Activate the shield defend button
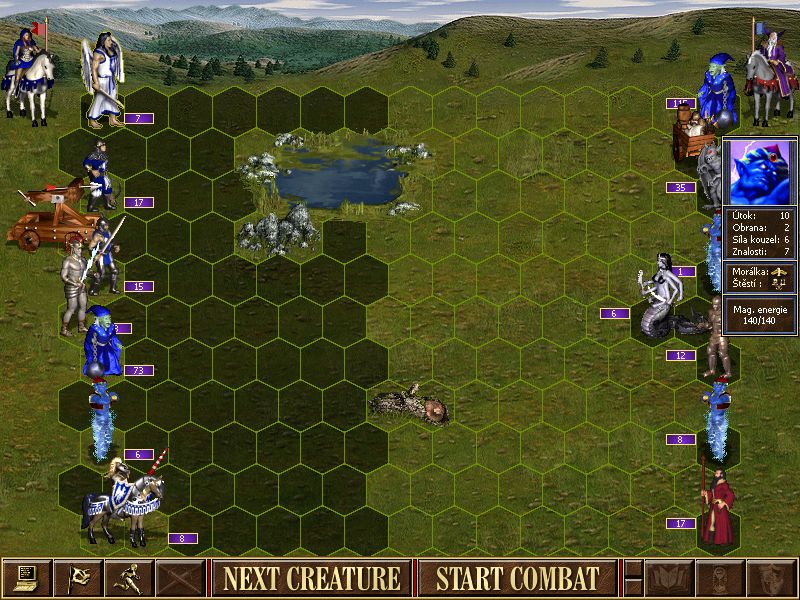This screenshot has height=600, width=800. [x=771, y=577]
